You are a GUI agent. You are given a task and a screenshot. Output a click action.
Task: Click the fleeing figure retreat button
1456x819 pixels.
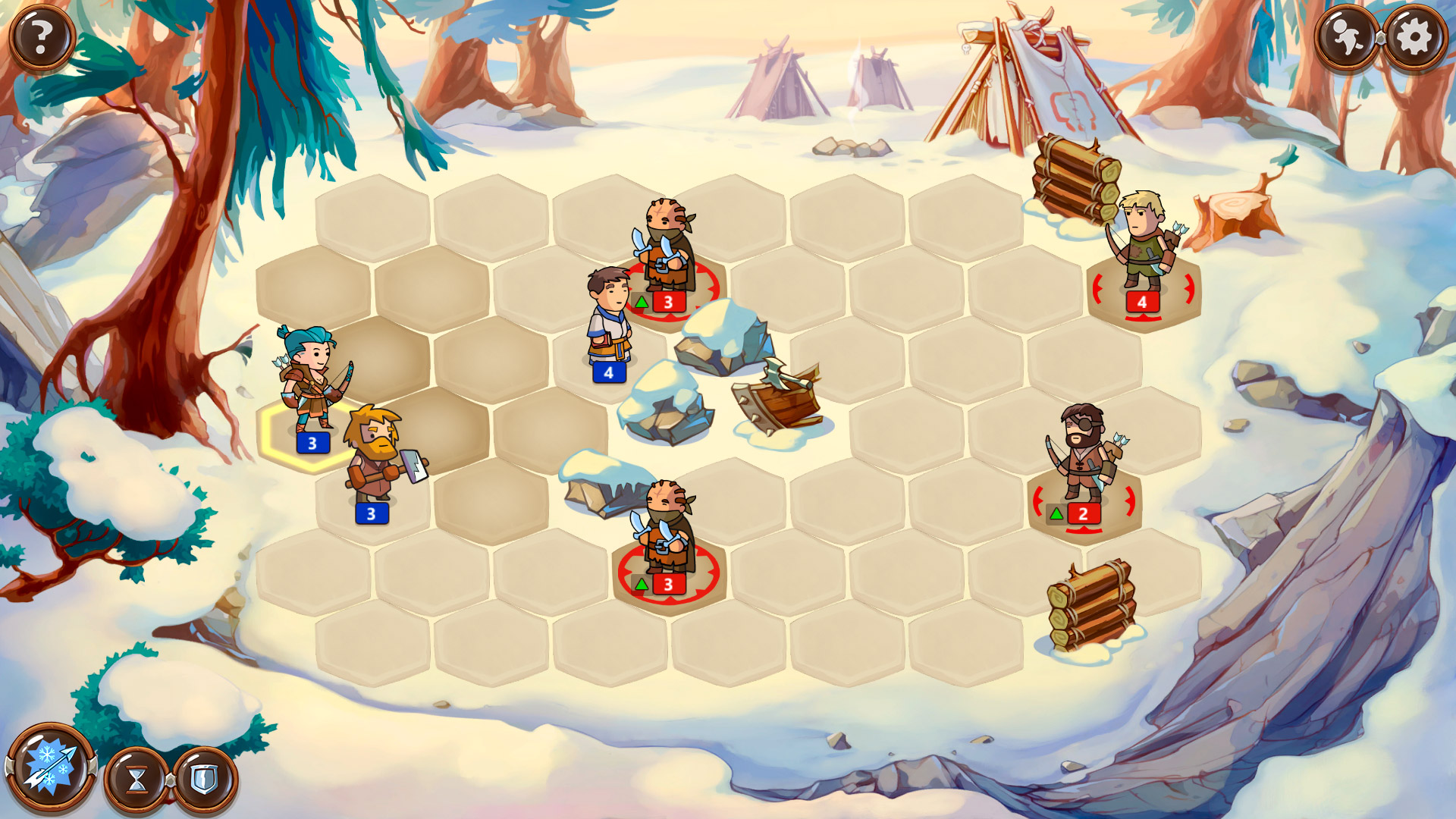tap(1347, 37)
